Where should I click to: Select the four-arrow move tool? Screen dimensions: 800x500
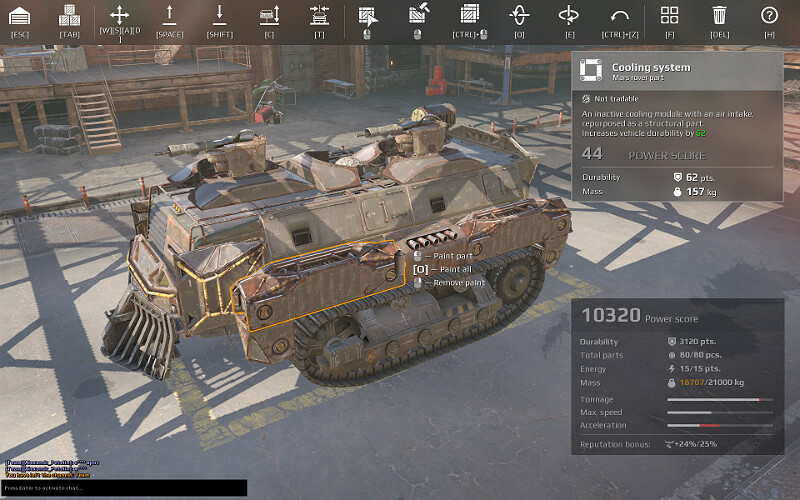click(119, 15)
